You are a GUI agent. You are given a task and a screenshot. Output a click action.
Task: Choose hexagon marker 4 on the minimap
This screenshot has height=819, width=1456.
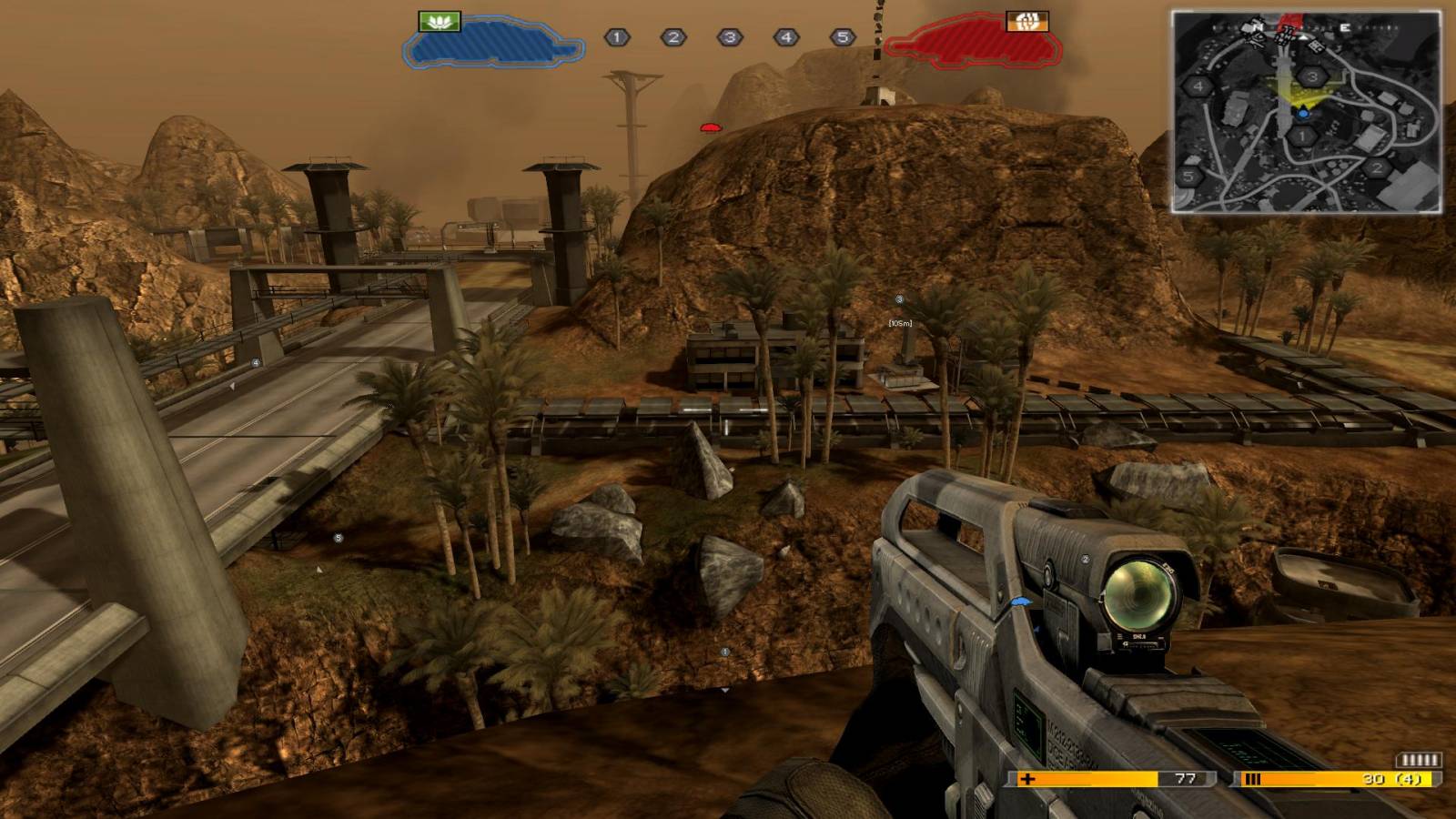1198,87
